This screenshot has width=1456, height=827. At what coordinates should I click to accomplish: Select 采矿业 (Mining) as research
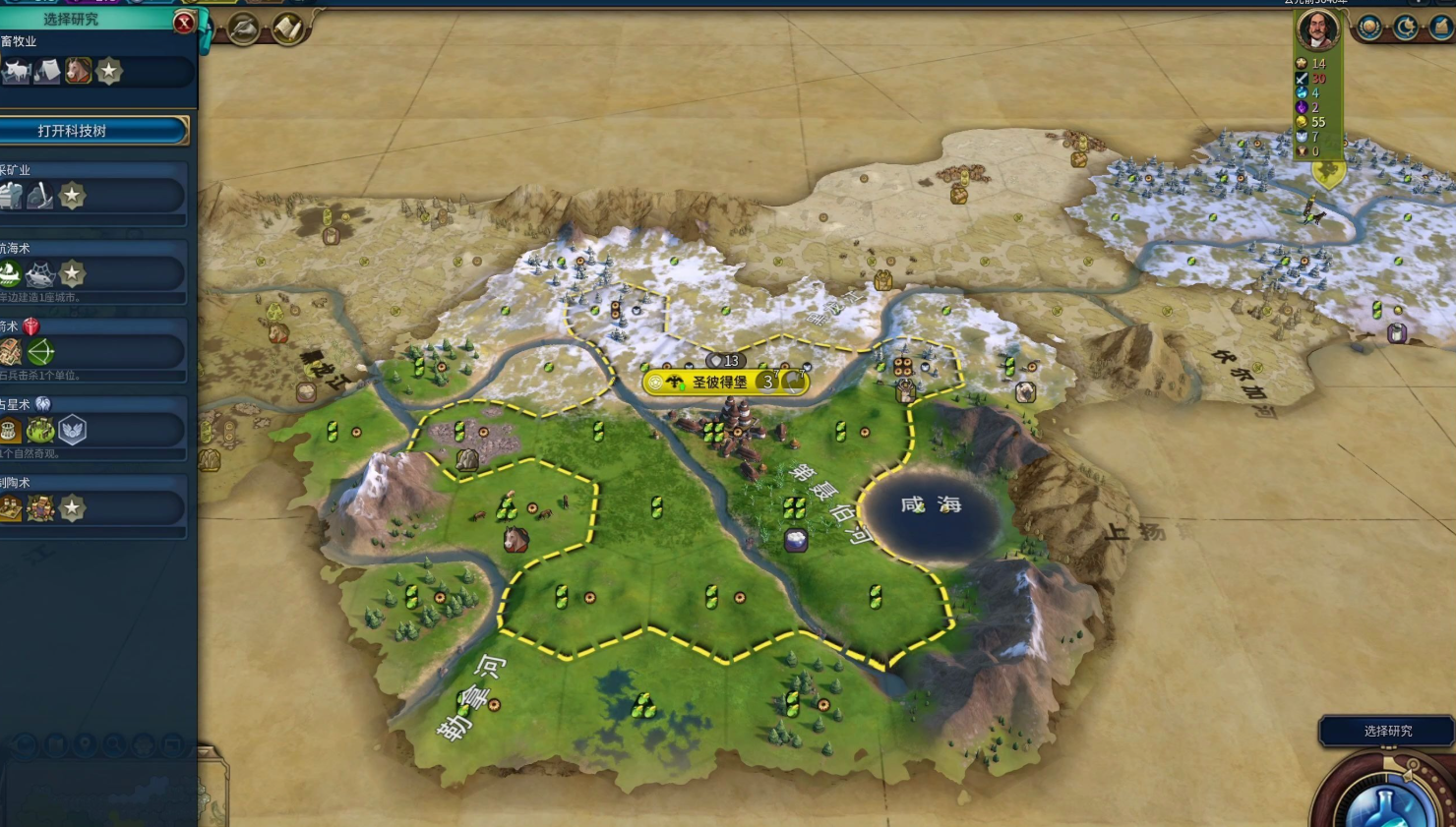coord(93,196)
